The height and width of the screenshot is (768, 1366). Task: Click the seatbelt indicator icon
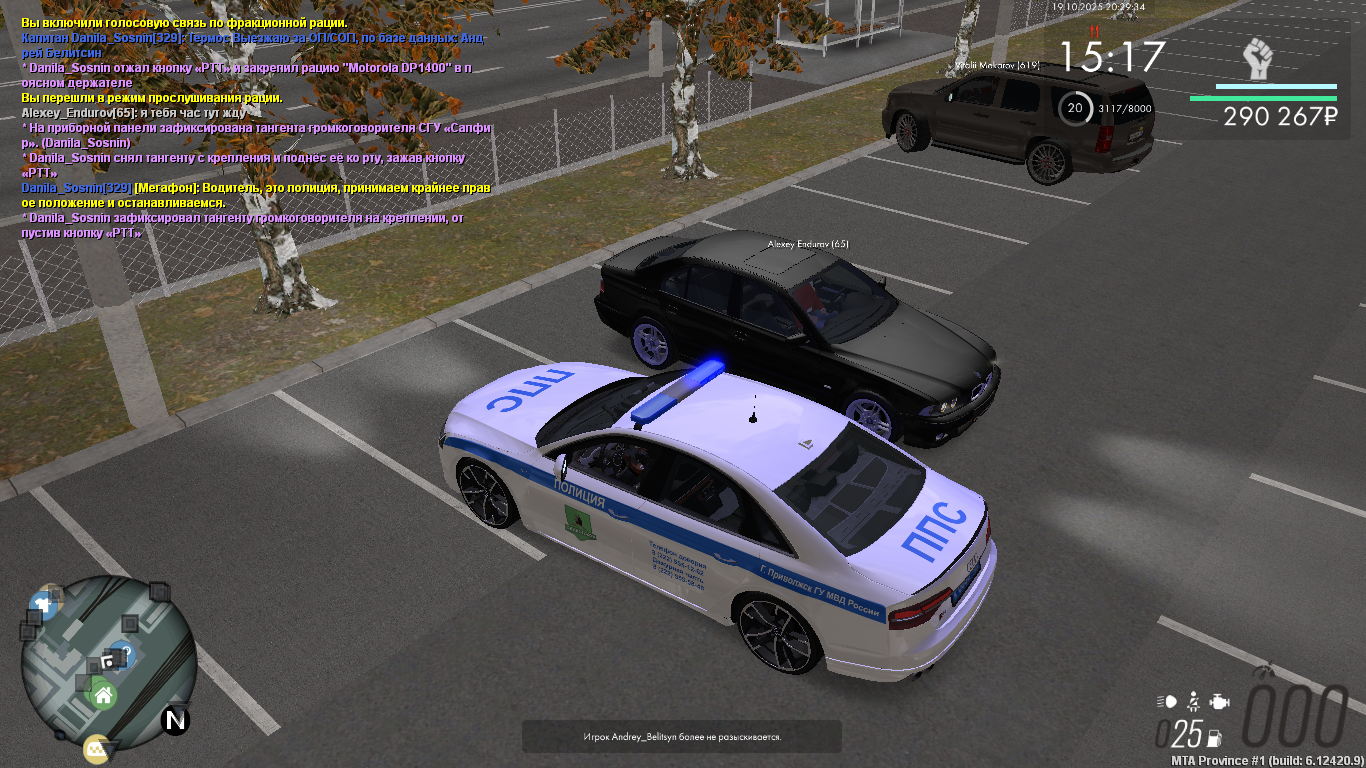coord(1192,702)
